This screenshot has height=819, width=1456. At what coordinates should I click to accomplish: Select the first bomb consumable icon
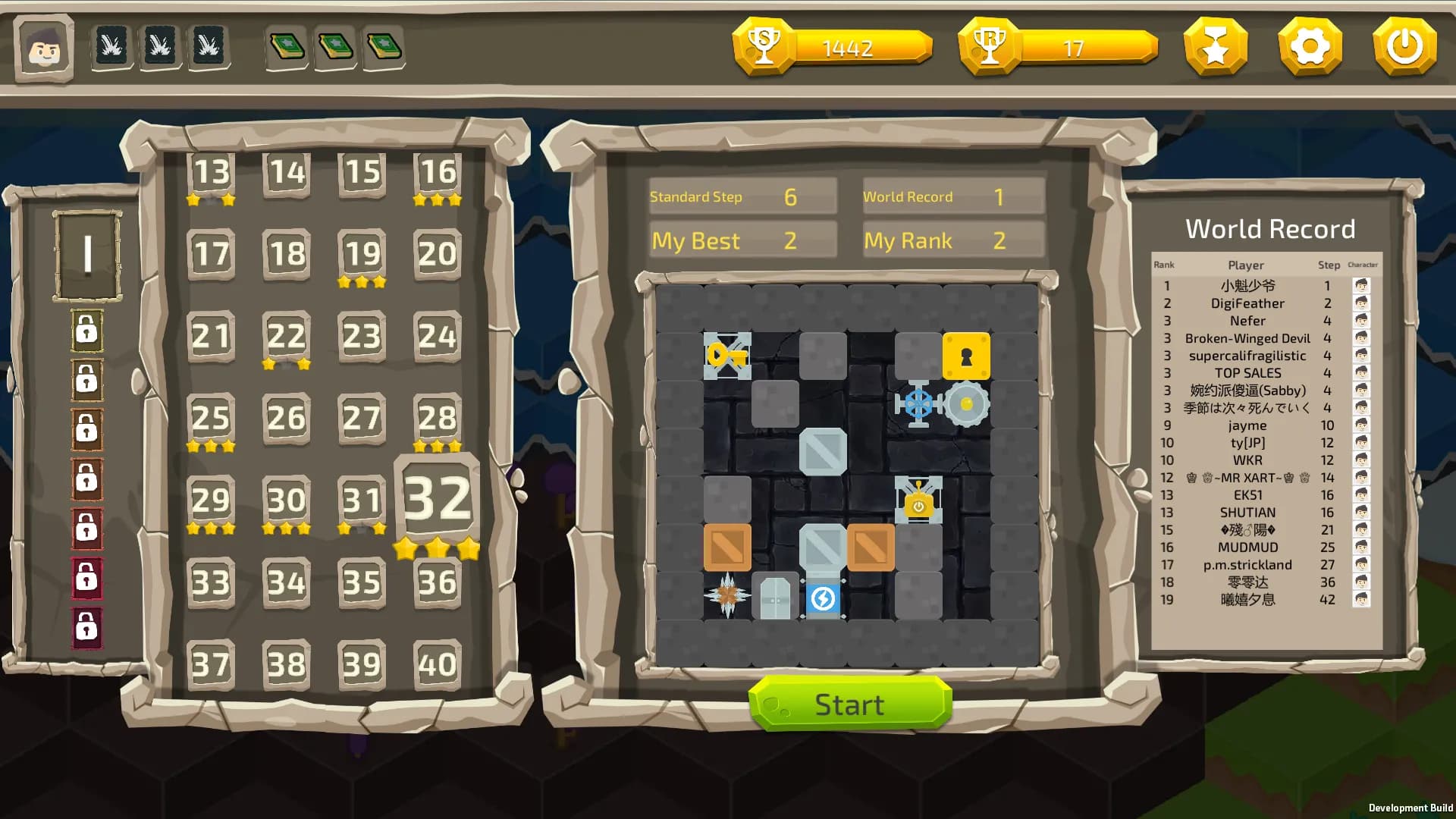tap(111, 46)
